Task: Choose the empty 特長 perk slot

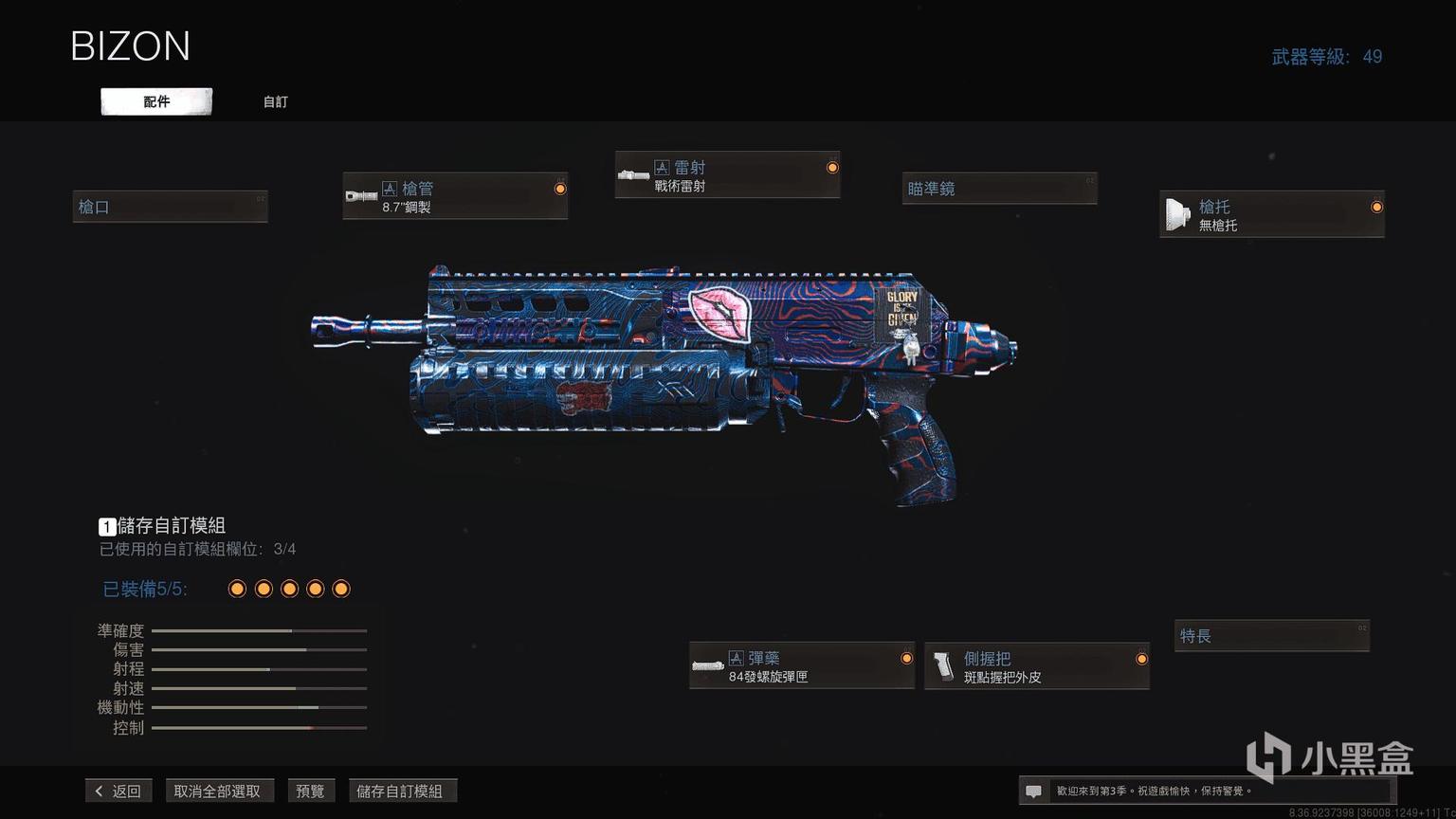Action: click(1272, 636)
